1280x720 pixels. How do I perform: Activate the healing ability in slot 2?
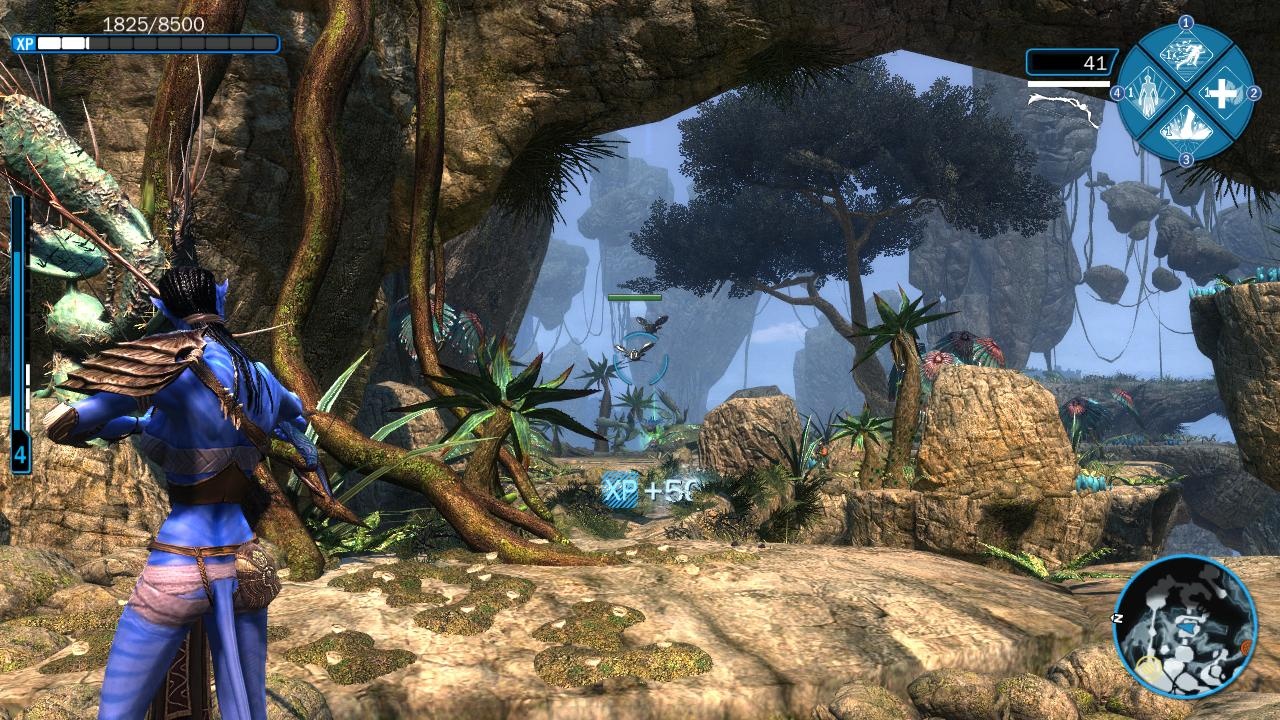(x=1222, y=93)
